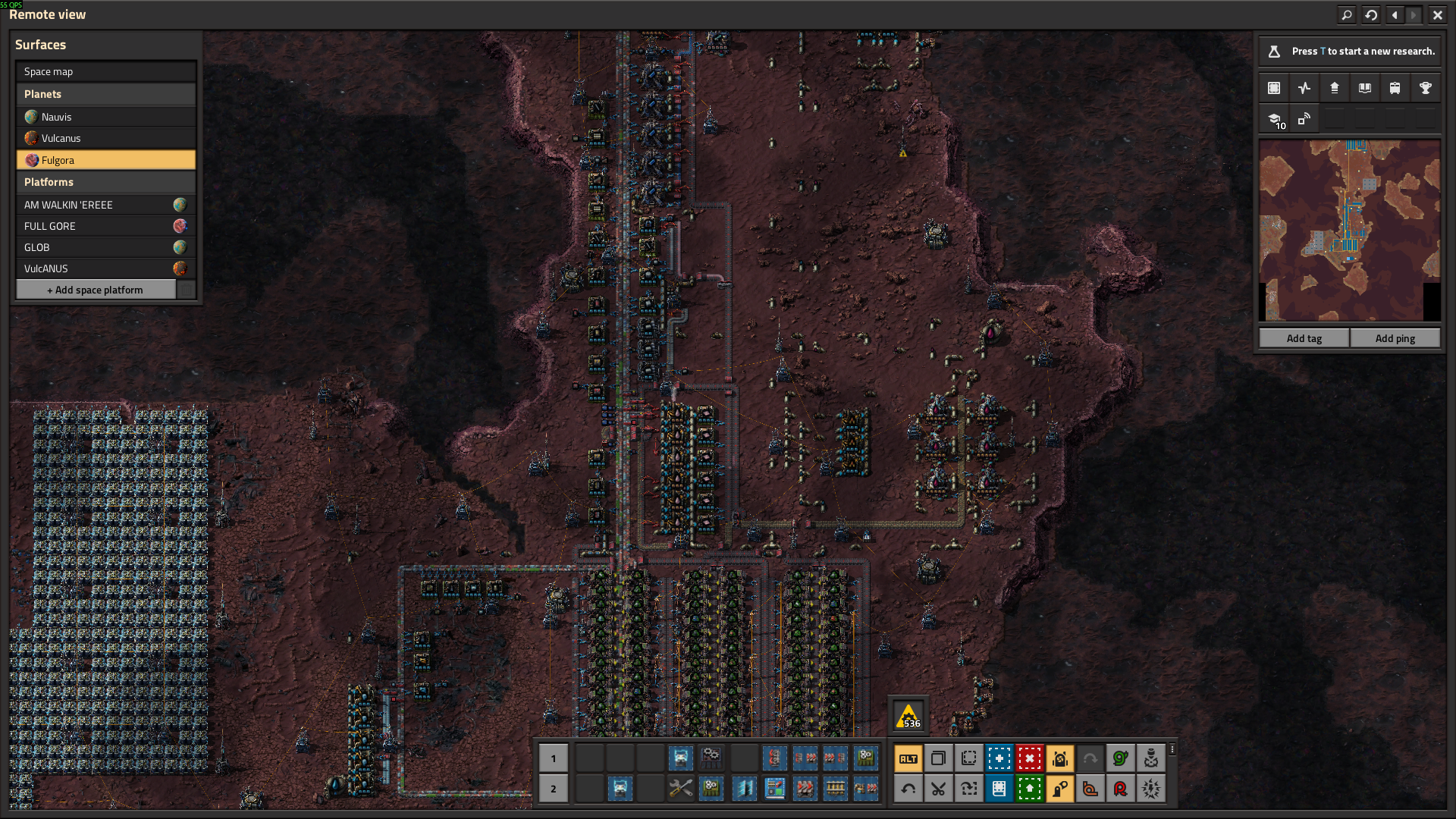This screenshot has height=819, width=1456.
Task: Open the Space map surface
Action: pyautogui.click(x=105, y=71)
